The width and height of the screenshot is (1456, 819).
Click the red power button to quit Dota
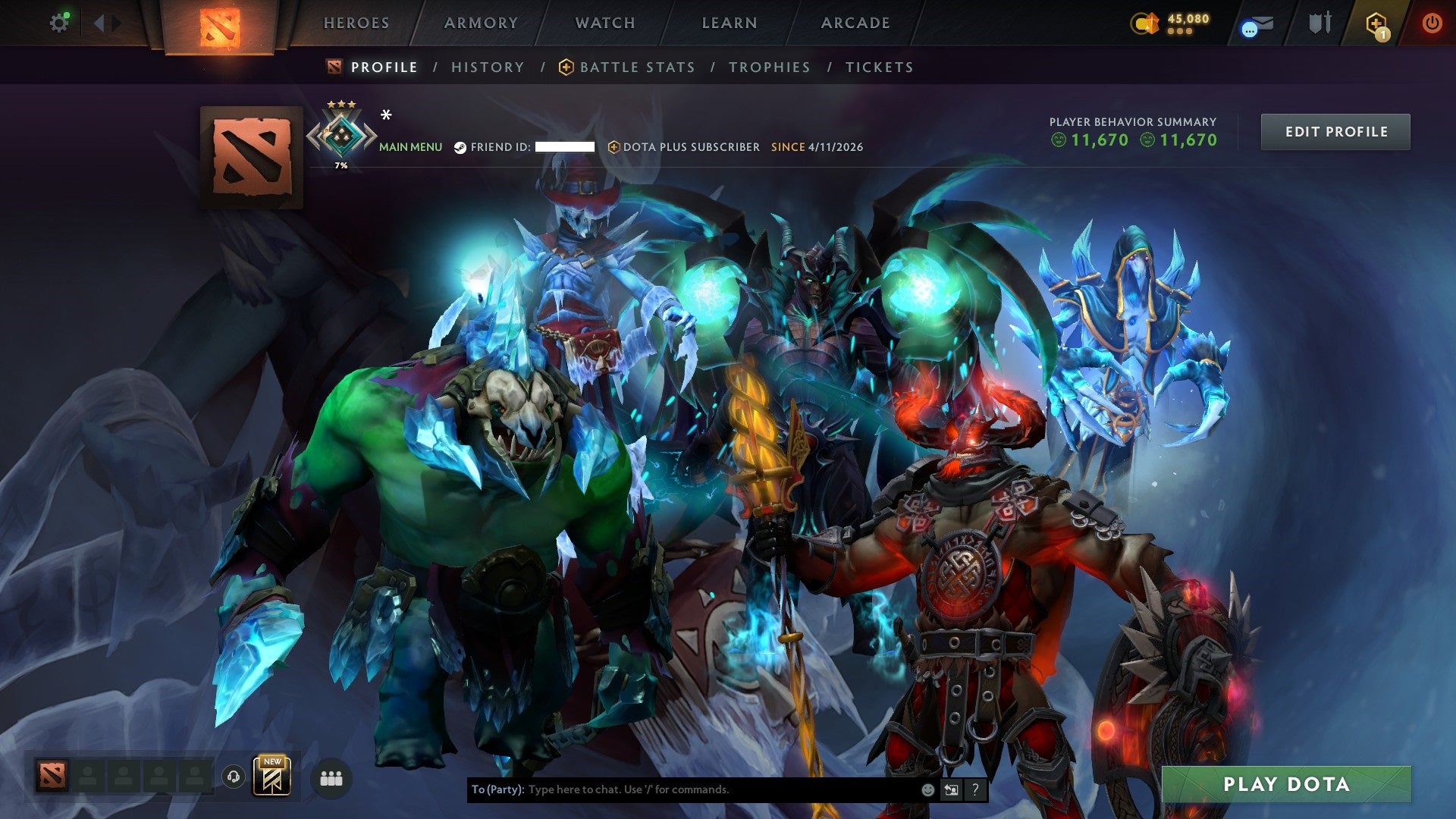point(1432,23)
